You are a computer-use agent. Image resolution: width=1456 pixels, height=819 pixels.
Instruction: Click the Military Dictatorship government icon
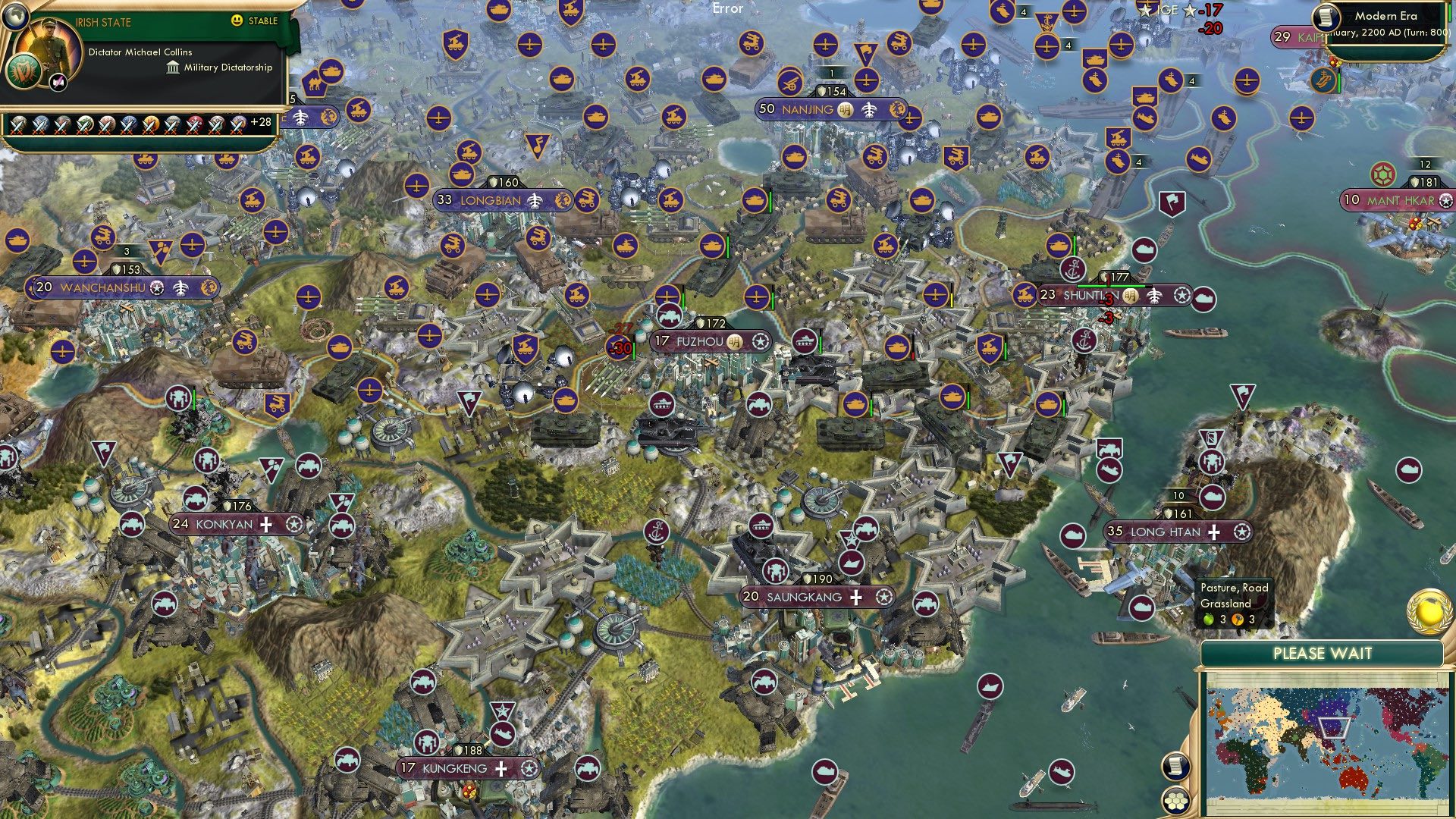point(171,68)
